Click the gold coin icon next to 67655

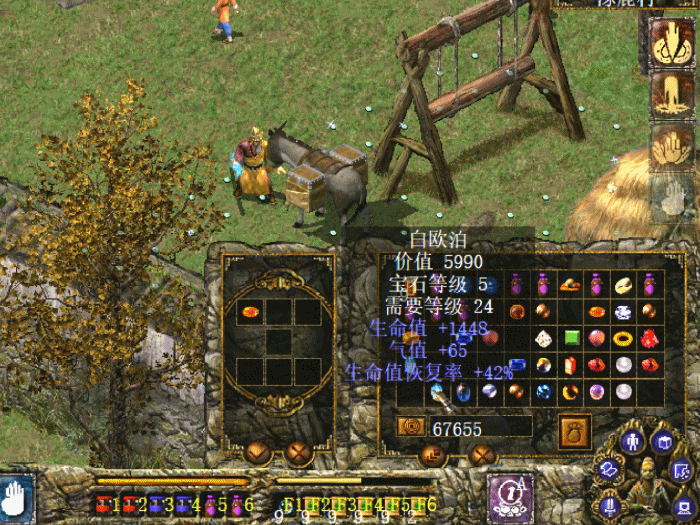coord(410,427)
